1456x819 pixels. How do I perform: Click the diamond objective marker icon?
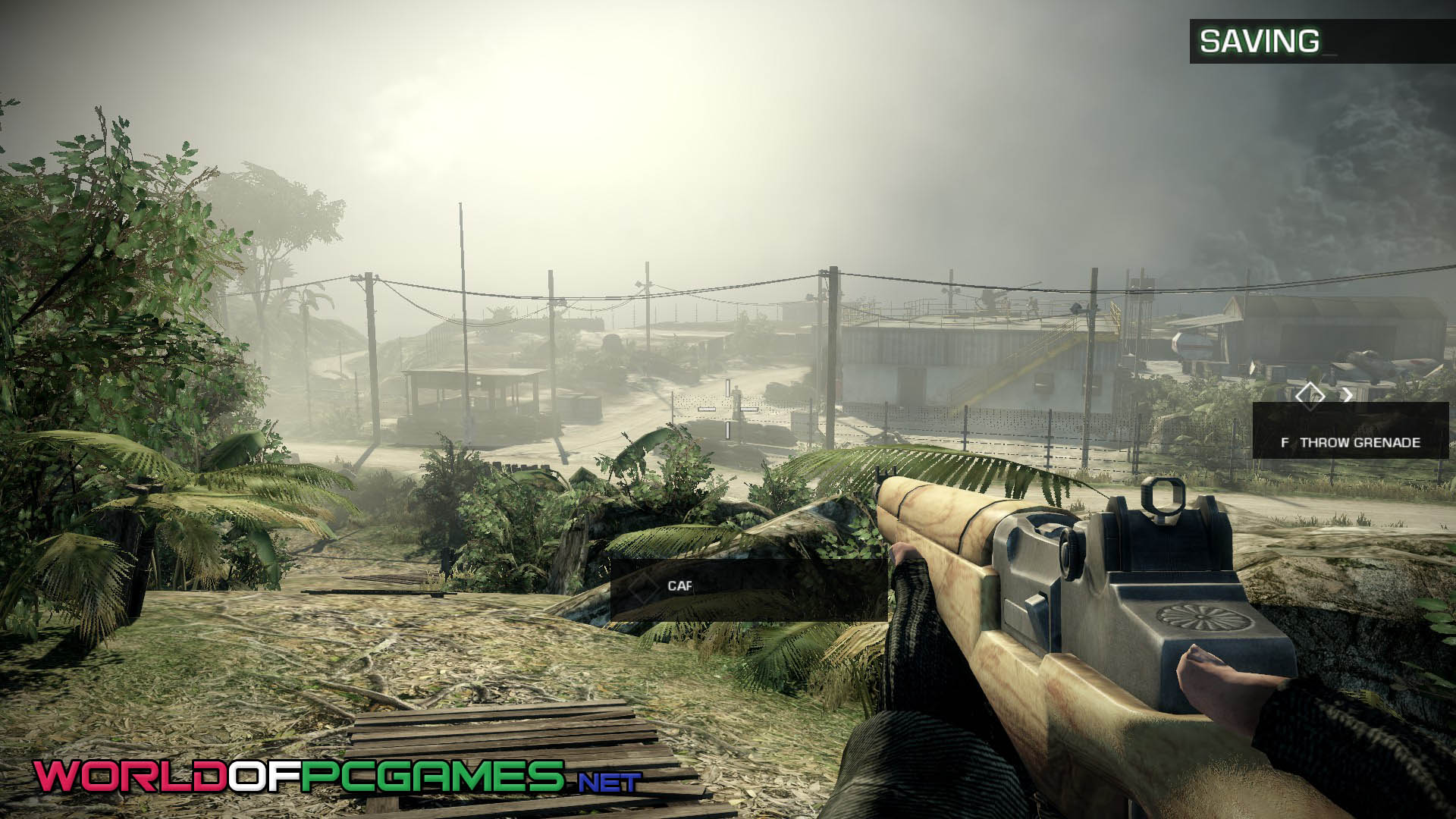1310,394
